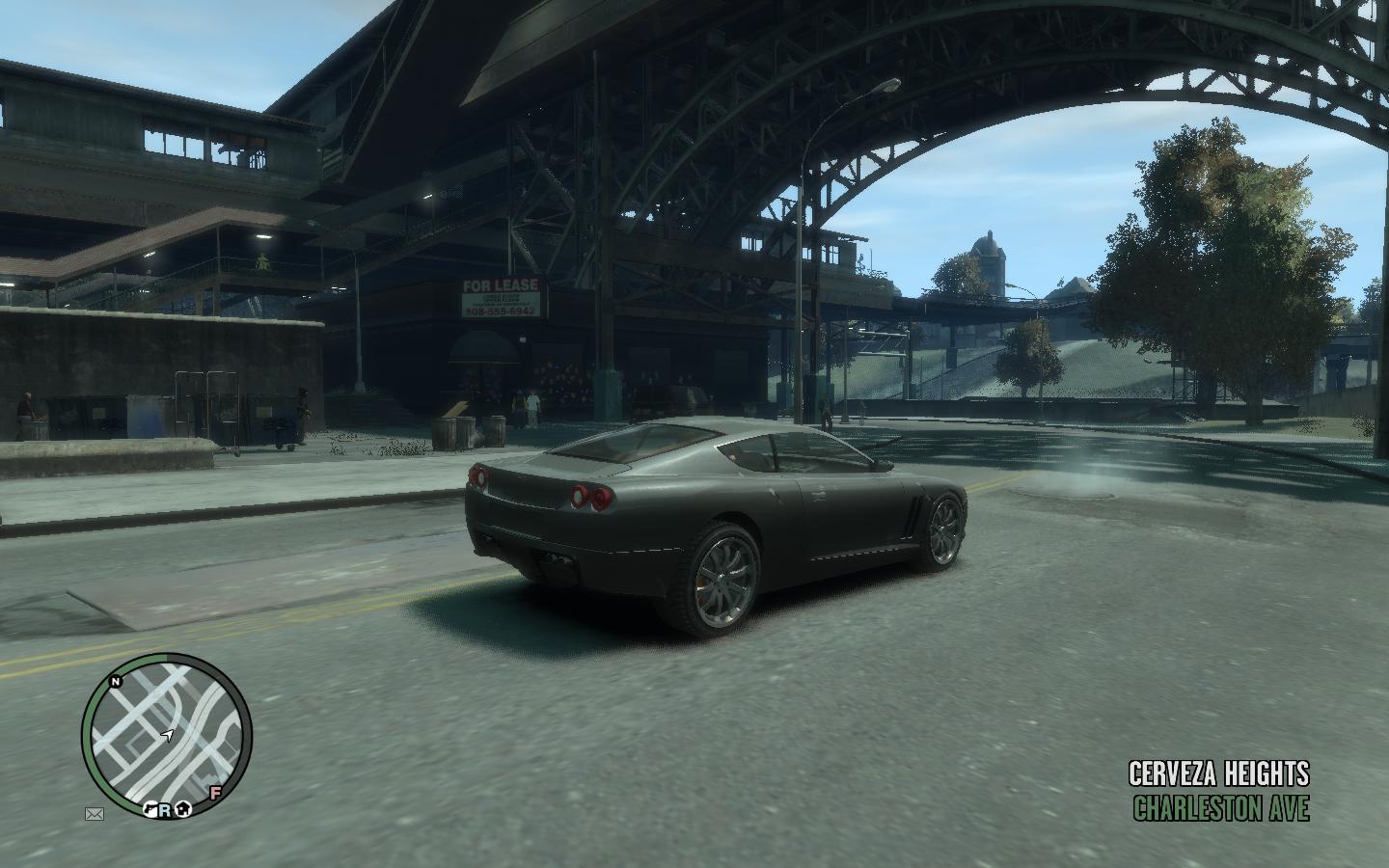This screenshot has height=868, width=1389.
Task: Click the player arrow on the minimap
Action: pyautogui.click(x=168, y=736)
